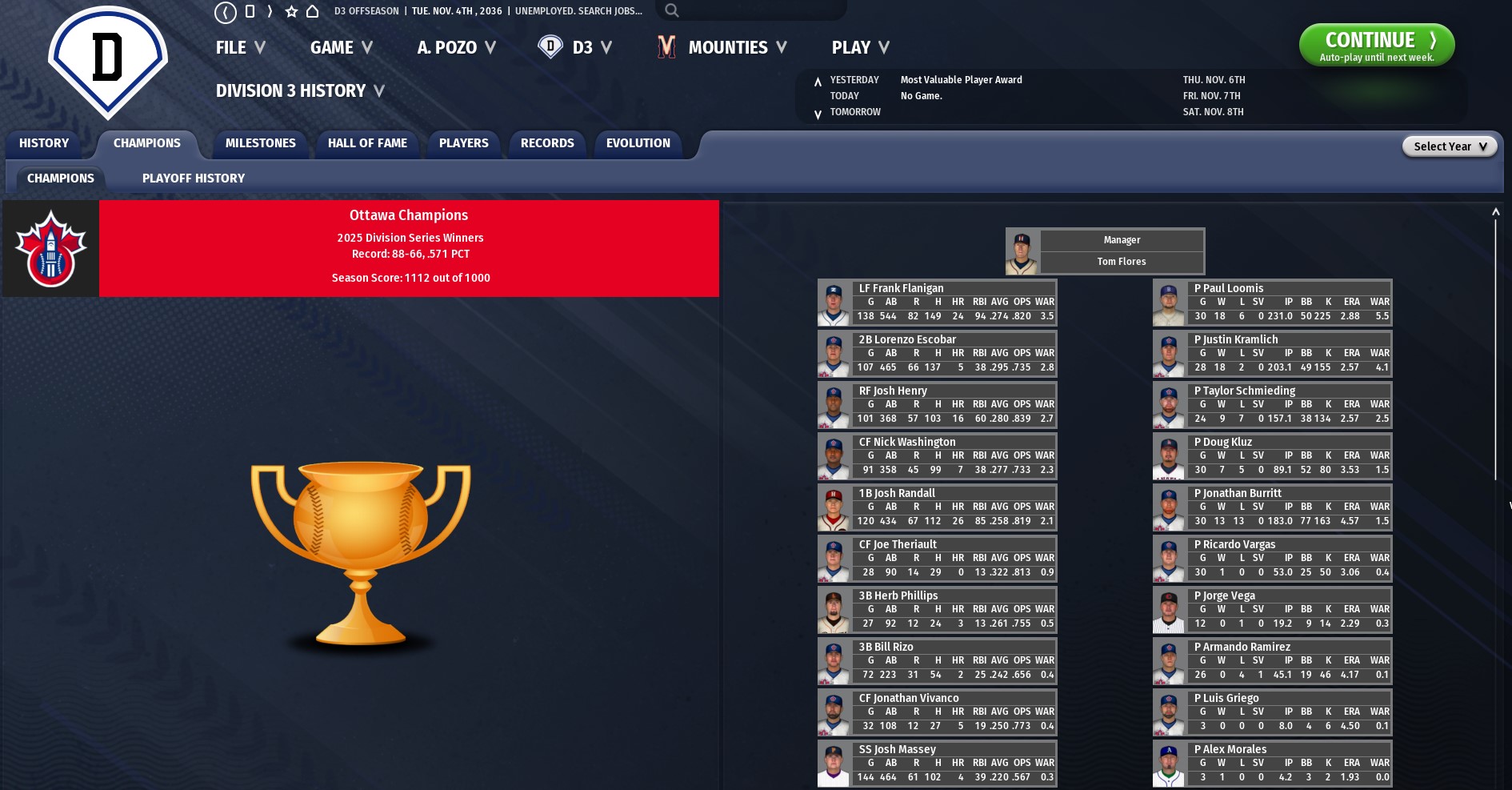Screen dimensions: 1512x790
Task: Open the D3 league menu
Action: tap(575, 48)
